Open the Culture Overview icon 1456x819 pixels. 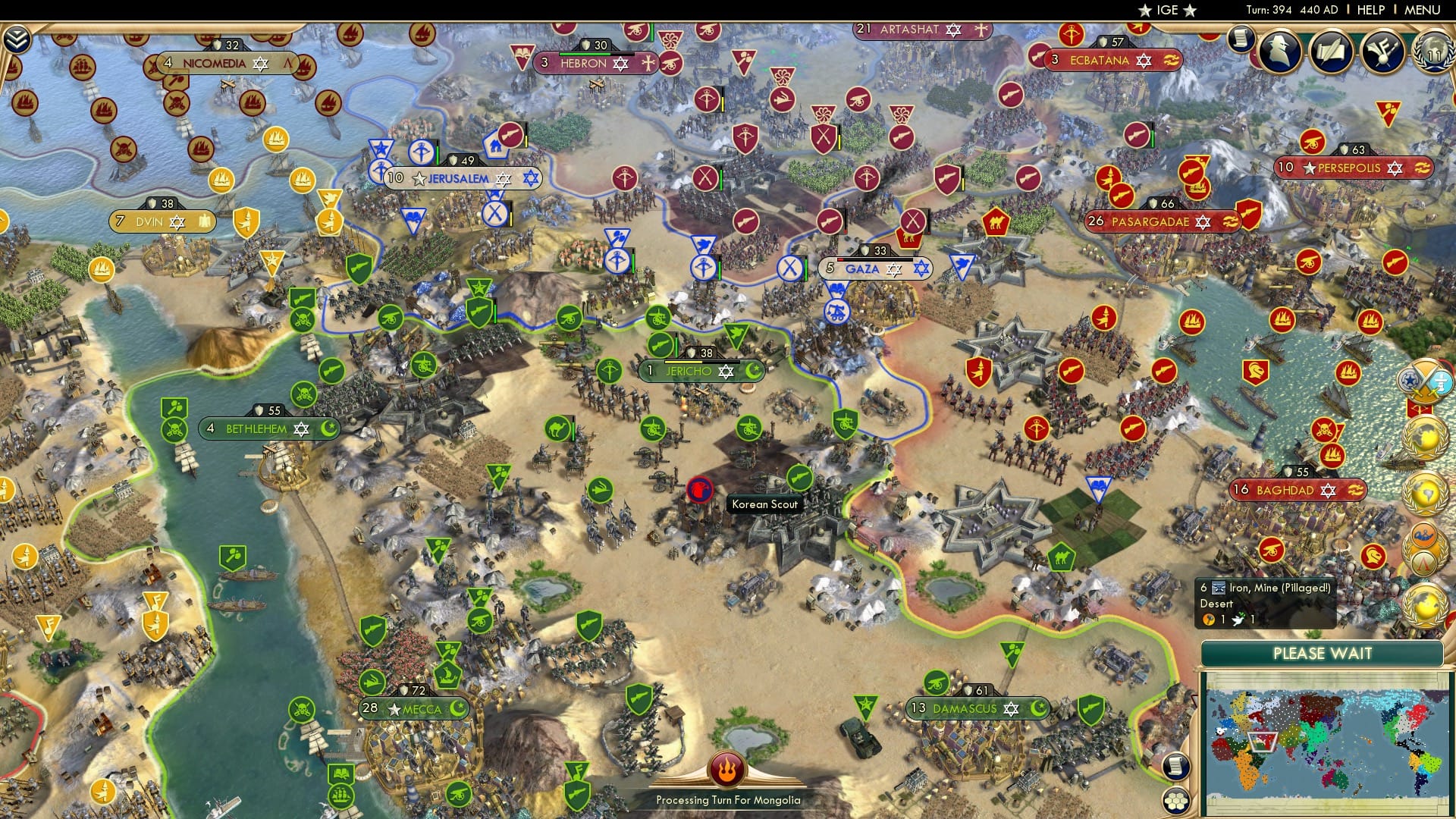tap(1382, 53)
